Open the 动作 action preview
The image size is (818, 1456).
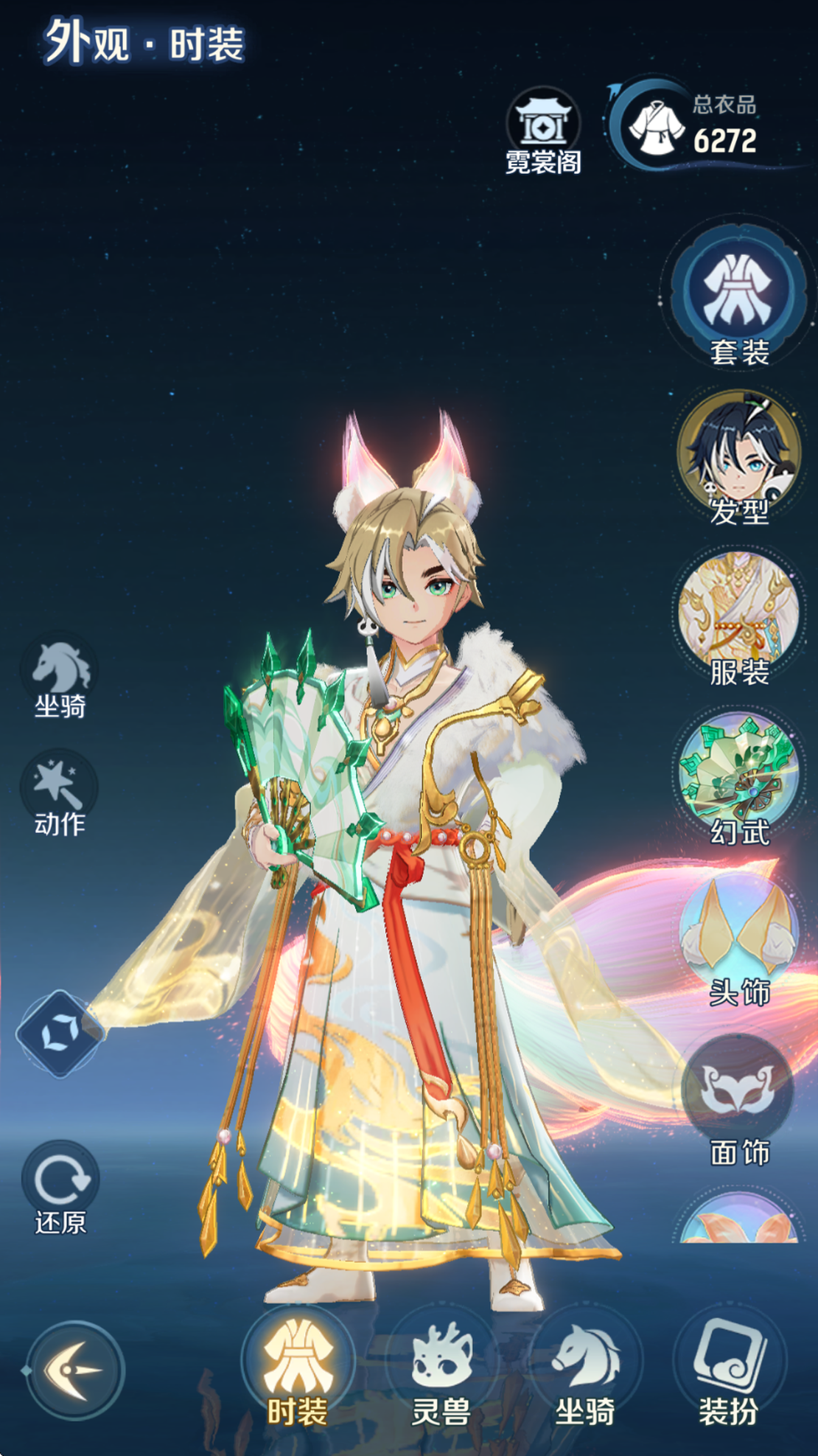(x=60, y=794)
